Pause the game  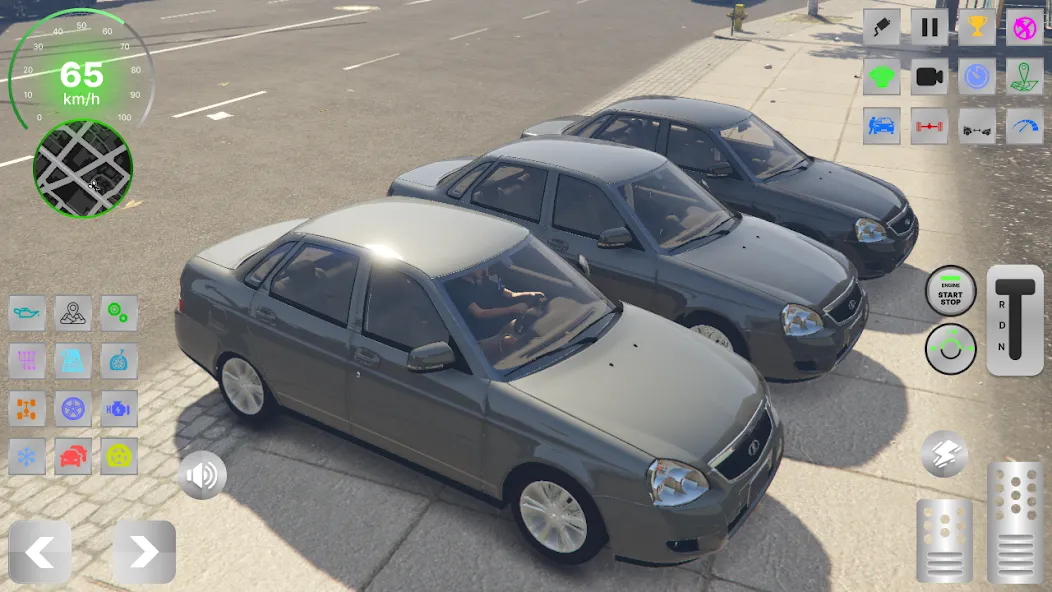coord(929,27)
